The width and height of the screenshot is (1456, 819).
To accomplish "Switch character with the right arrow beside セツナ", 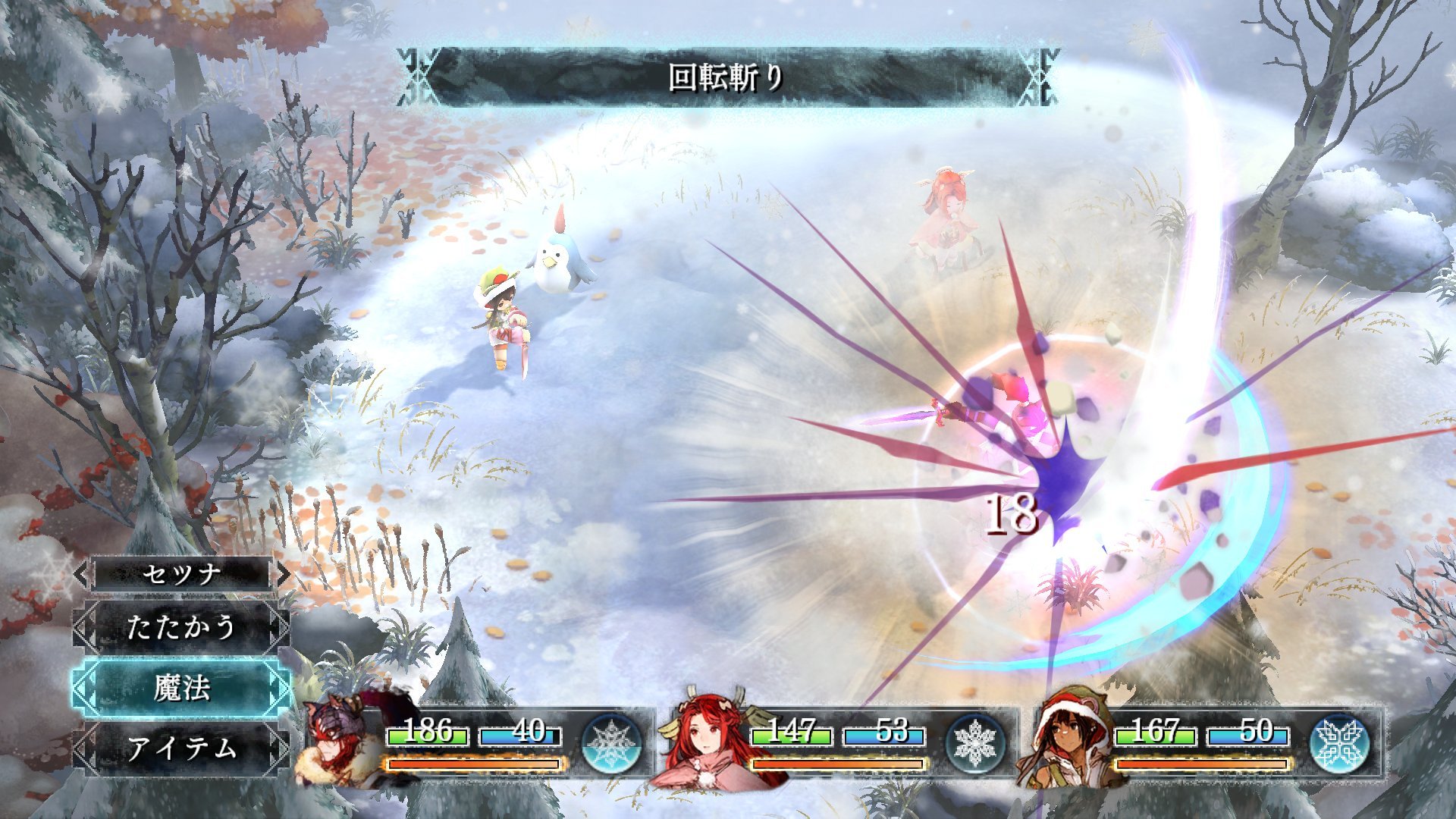I will pos(282,574).
